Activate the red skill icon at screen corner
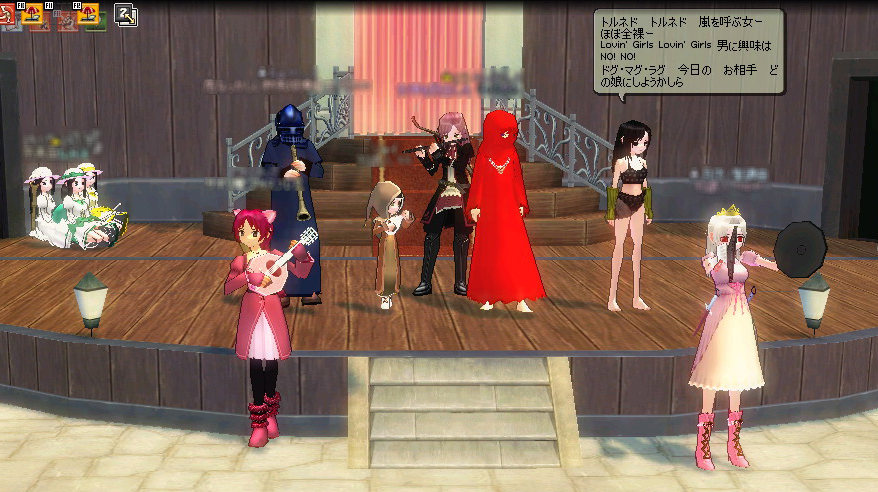The image size is (878, 492). pyautogui.click(x=7, y=14)
